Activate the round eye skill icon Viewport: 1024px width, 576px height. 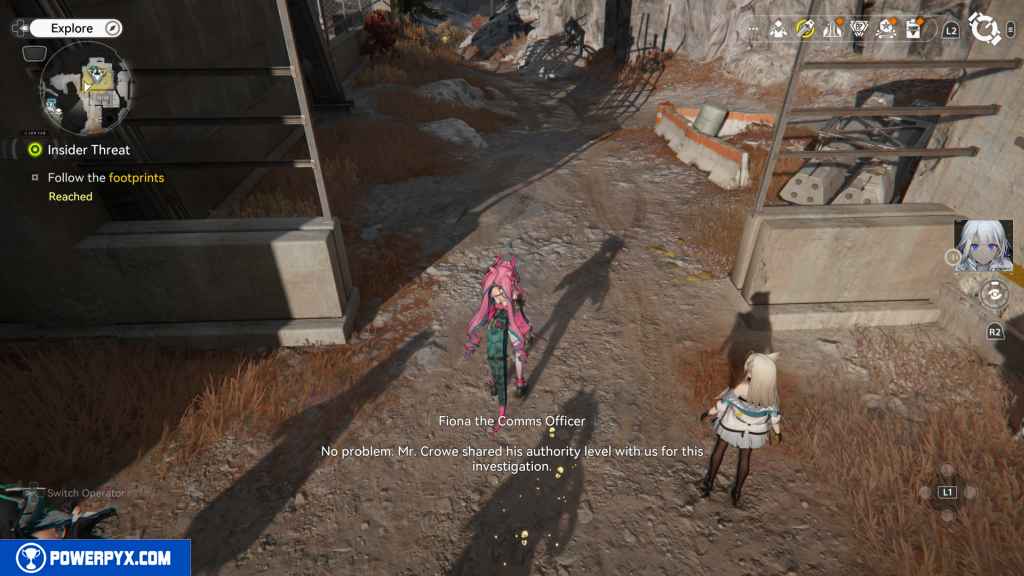click(x=994, y=293)
